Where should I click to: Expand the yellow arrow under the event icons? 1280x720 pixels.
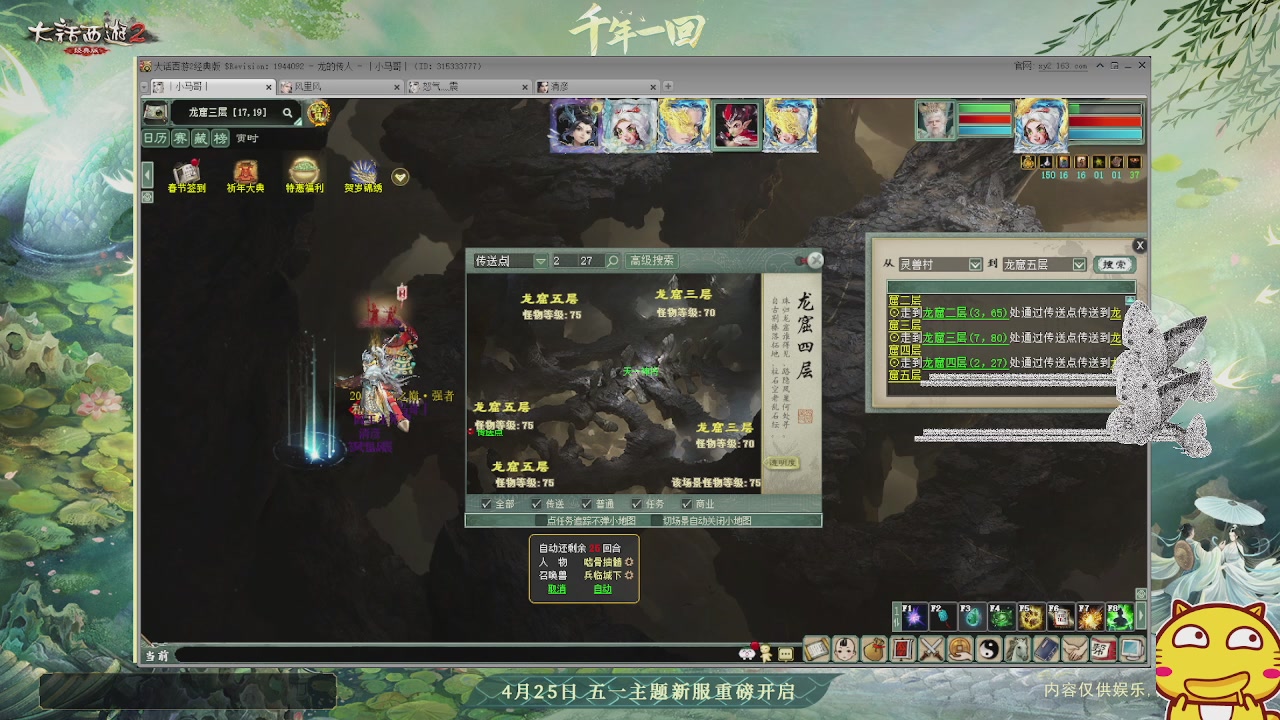click(x=400, y=177)
